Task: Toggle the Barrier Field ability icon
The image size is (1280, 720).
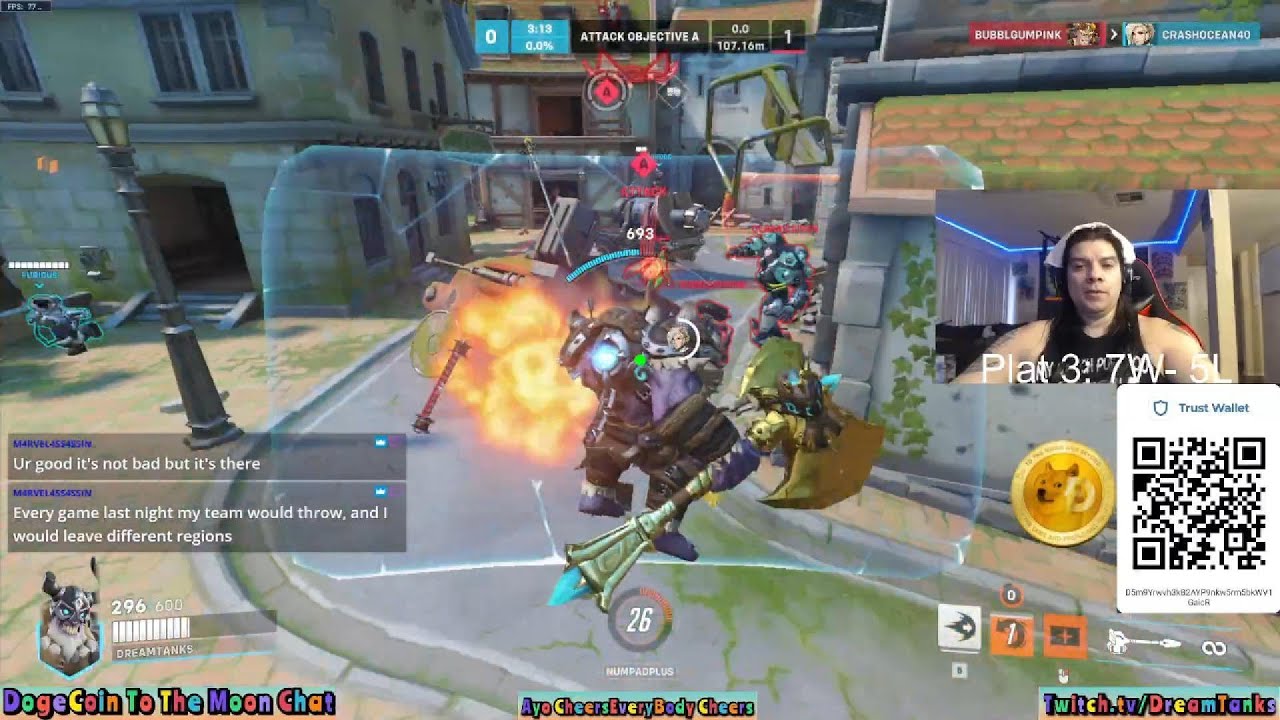Action: coord(1064,636)
